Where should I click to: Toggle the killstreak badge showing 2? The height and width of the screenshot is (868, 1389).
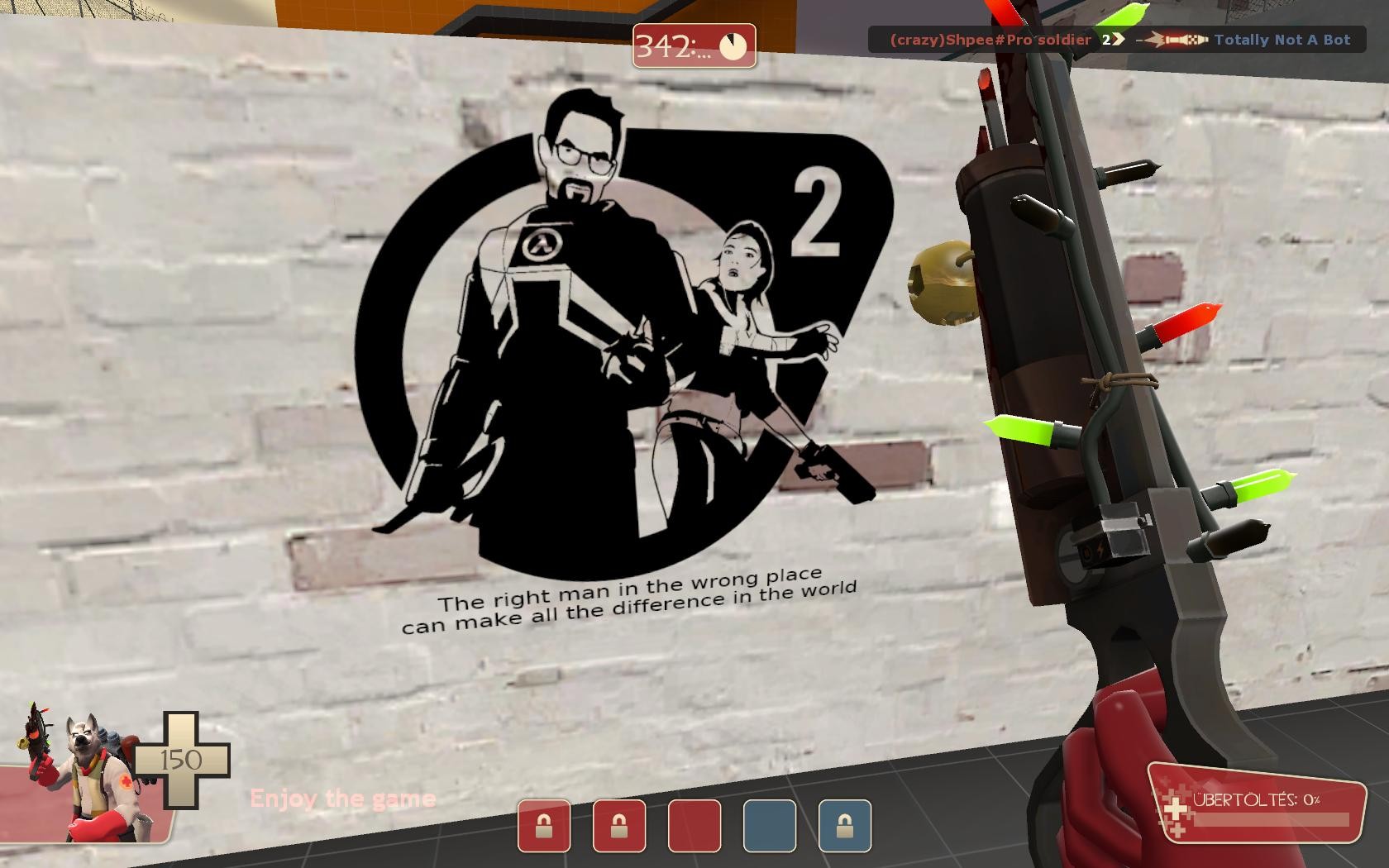(1106, 38)
